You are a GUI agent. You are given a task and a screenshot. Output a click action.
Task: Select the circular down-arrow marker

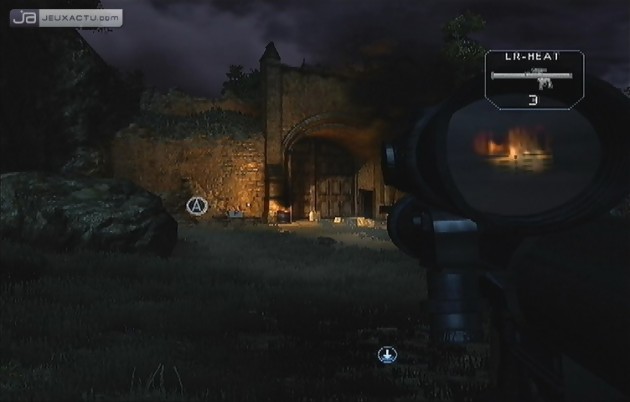point(387,355)
